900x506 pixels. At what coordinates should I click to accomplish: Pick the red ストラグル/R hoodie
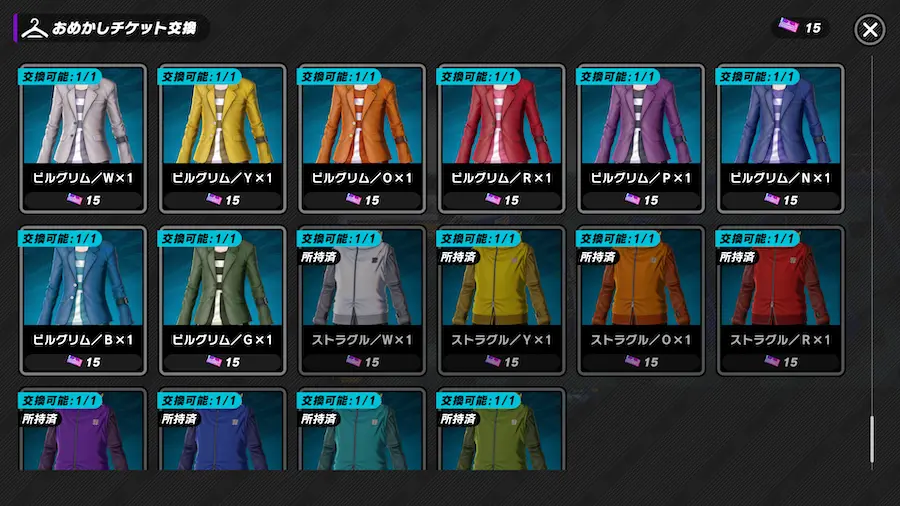[x=782, y=300]
